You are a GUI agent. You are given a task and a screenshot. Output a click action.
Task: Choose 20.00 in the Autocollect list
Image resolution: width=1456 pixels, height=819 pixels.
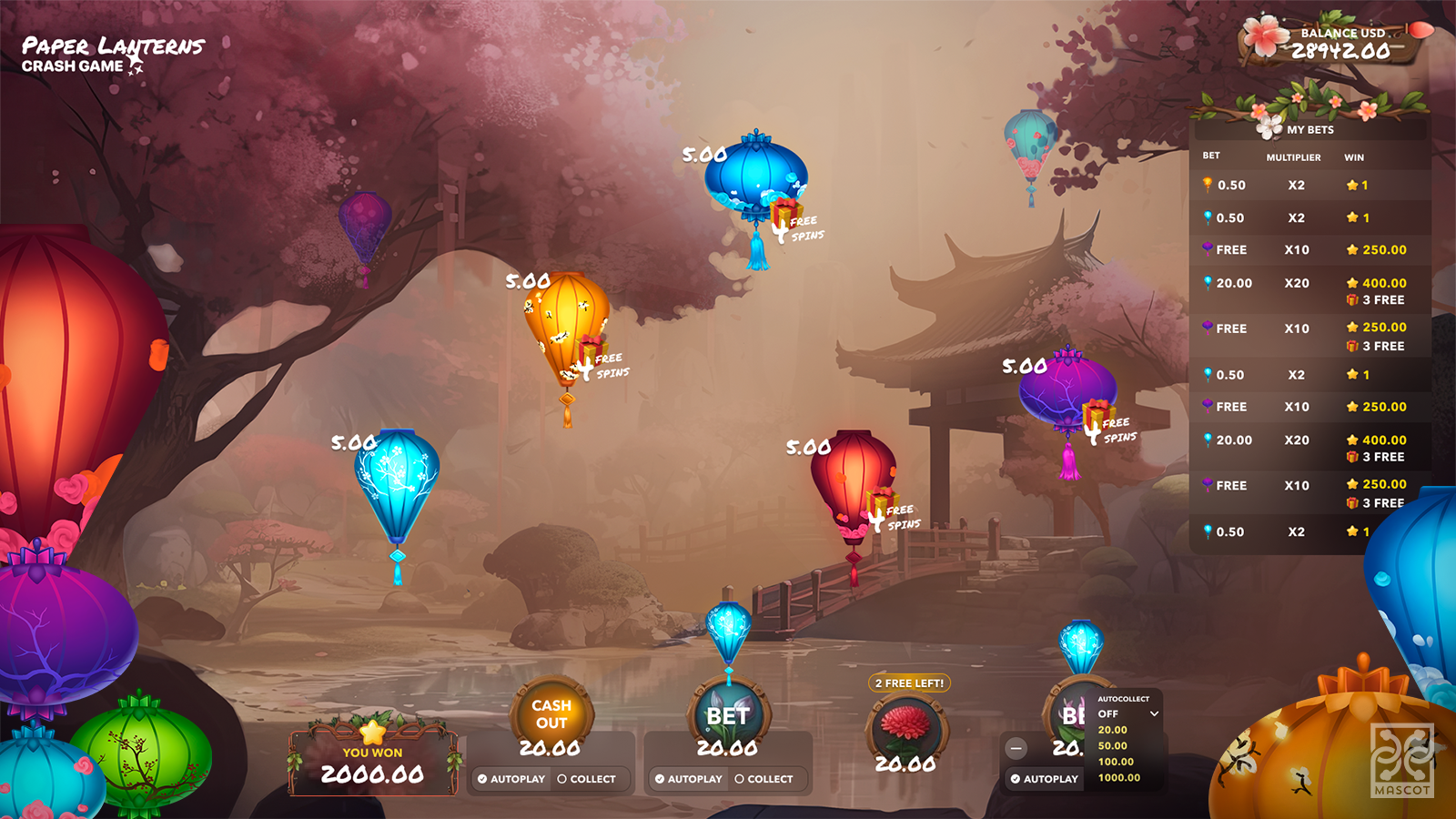[x=1112, y=730]
